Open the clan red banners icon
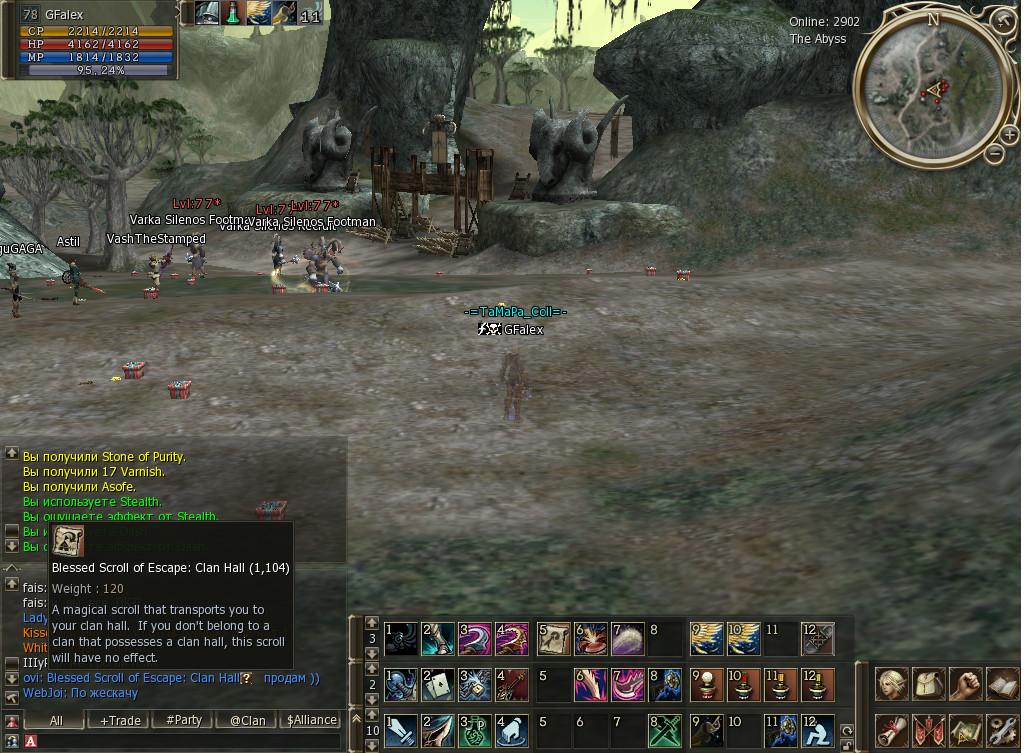This screenshot has height=753, width=1024. (x=928, y=731)
